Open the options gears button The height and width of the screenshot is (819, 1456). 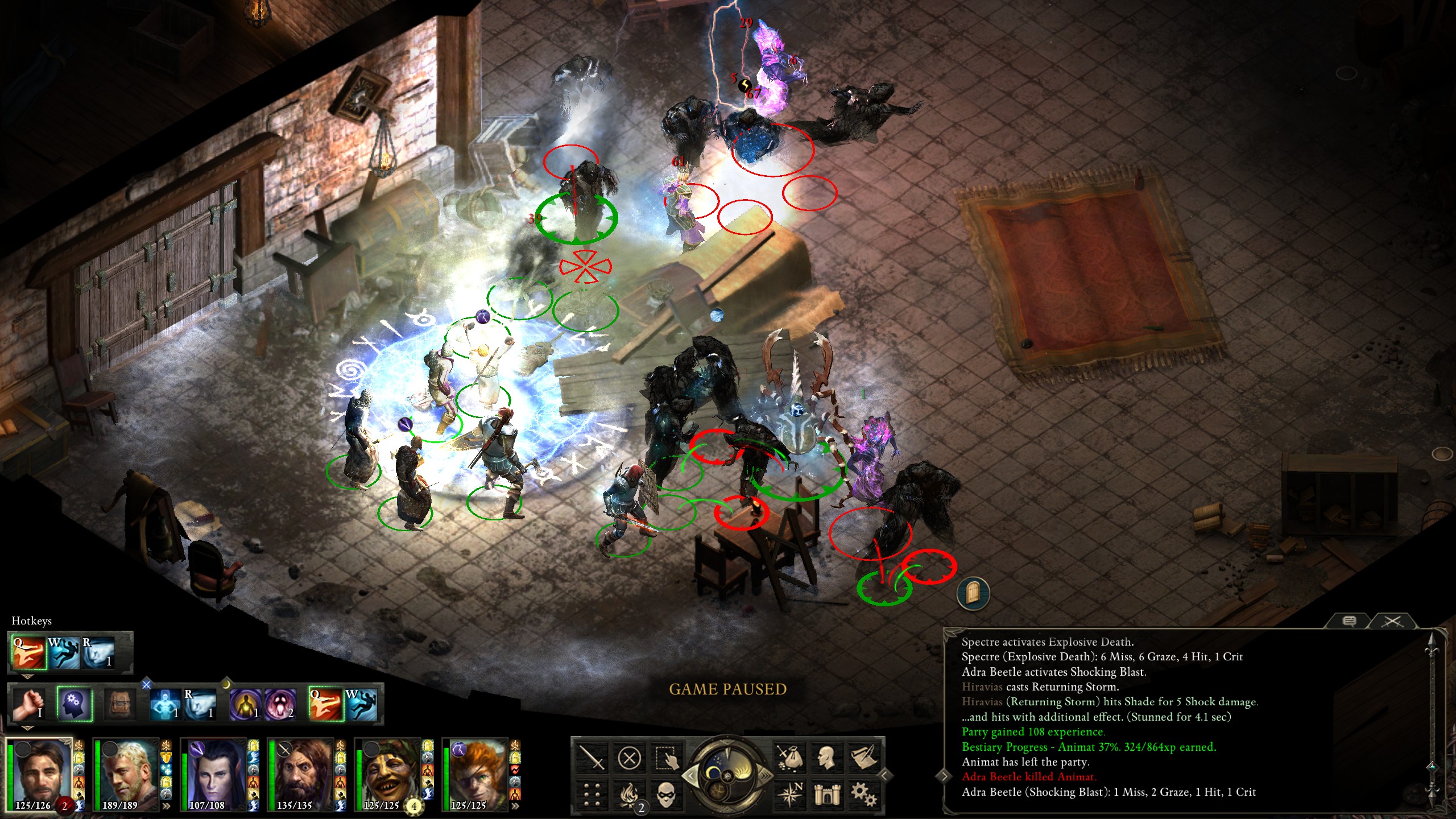click(864, 795)
